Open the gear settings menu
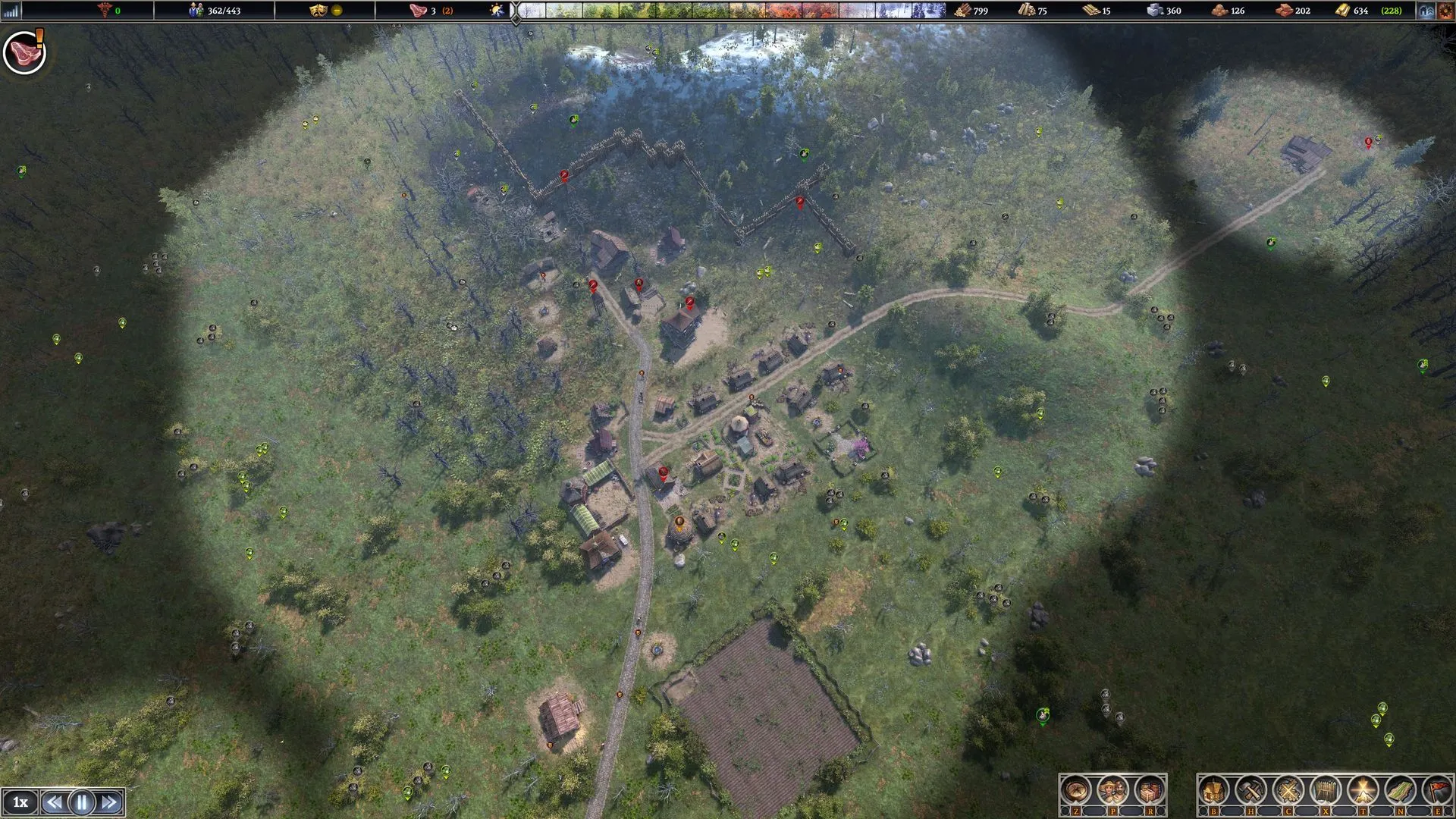The height and width of the screenshot is (819, 1456). pos(1445,11)
